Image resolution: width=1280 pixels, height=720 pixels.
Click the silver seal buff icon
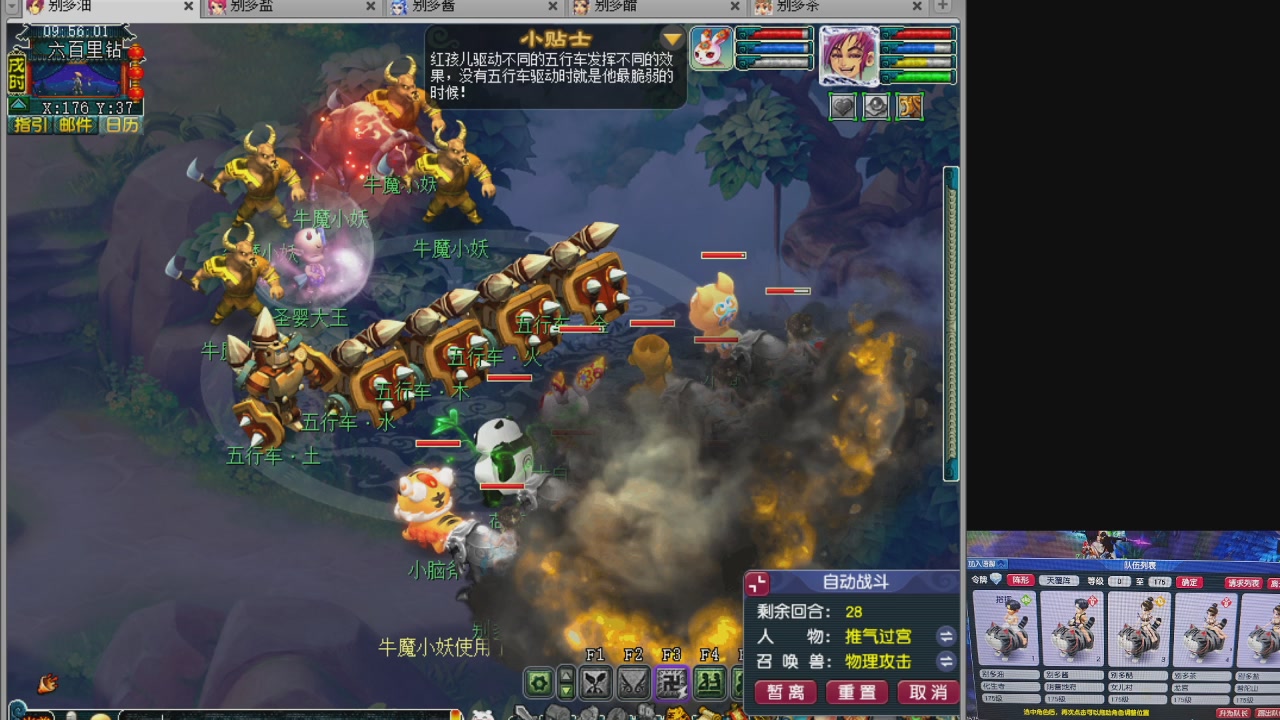click(x=876, y=107)
